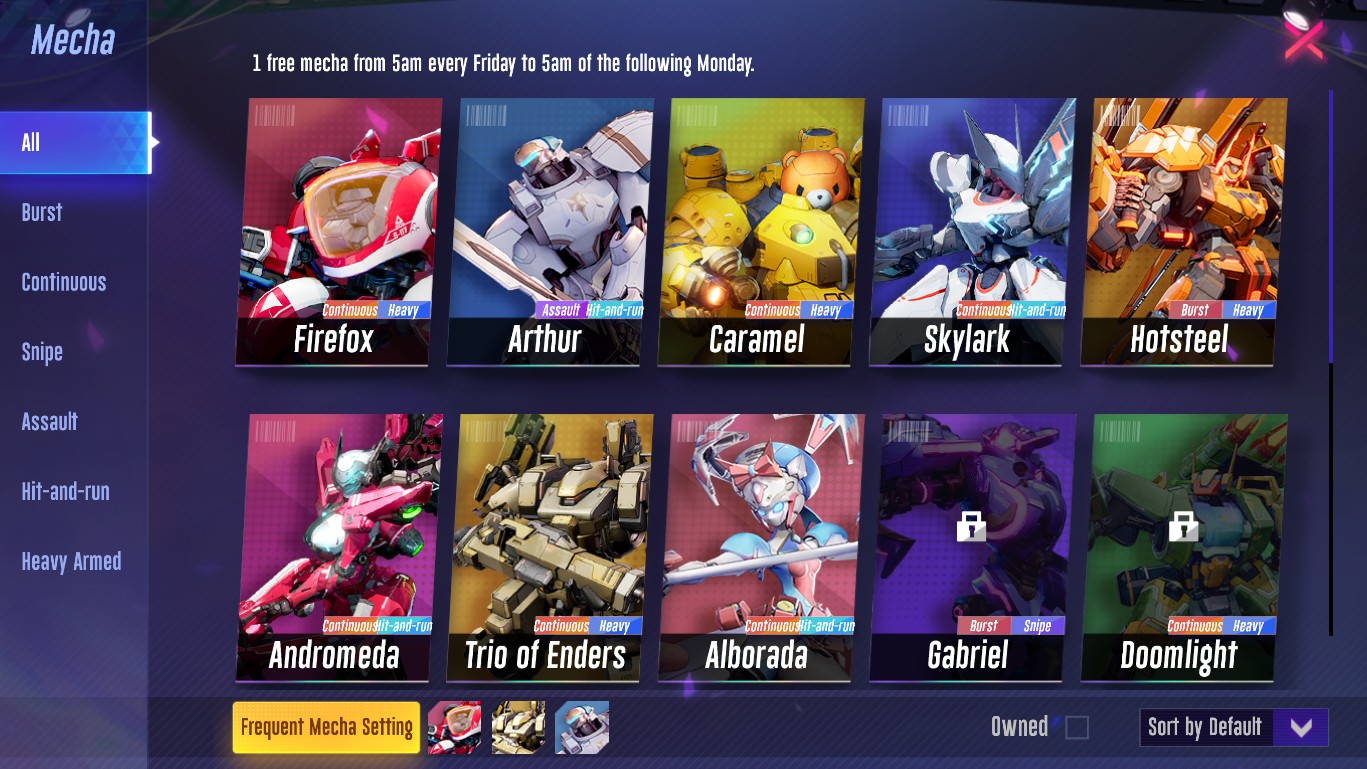Screen dimensions: 1367x769
Task: Close the Mecha screen
Action: pos(1304,40)
